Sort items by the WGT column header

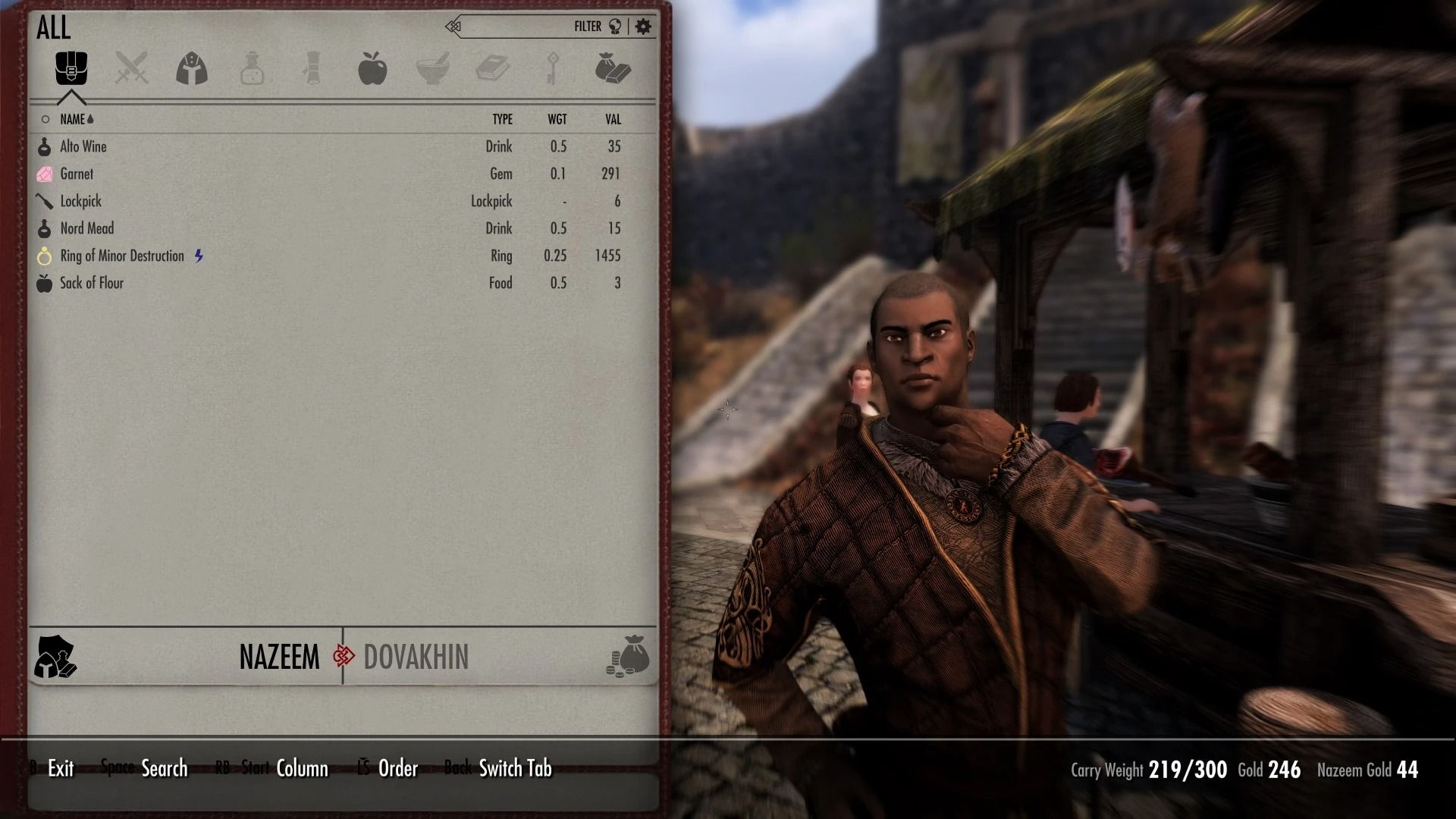click(x=558, y=119)
